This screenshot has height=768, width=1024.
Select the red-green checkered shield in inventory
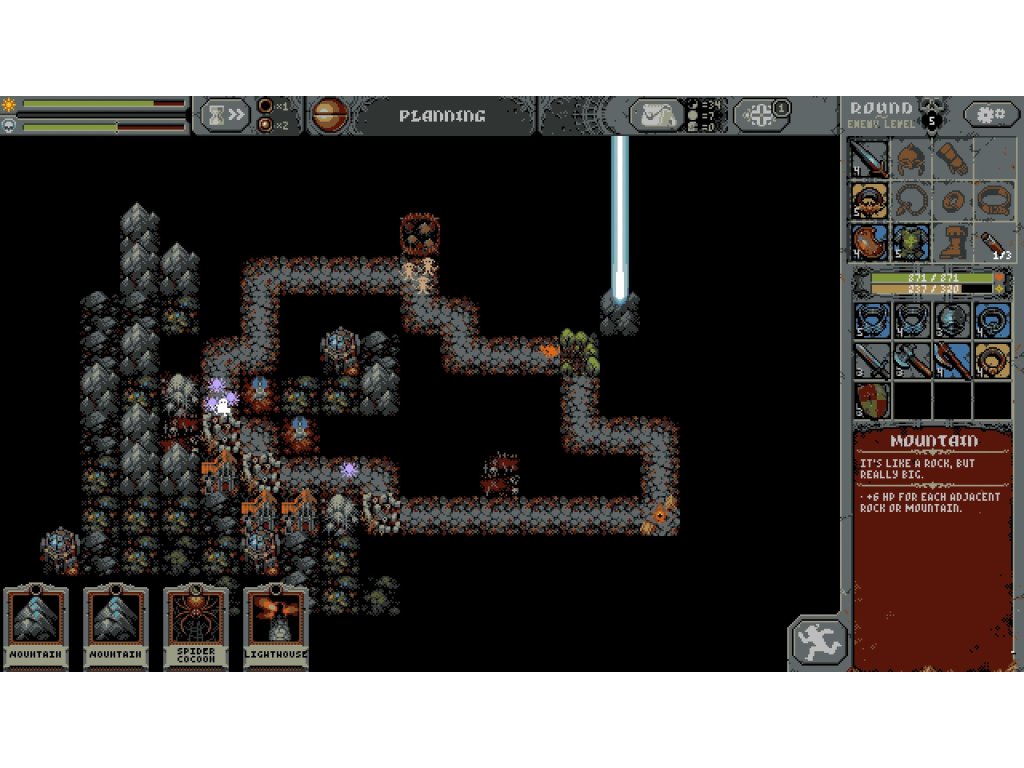(x=871, y=400)
